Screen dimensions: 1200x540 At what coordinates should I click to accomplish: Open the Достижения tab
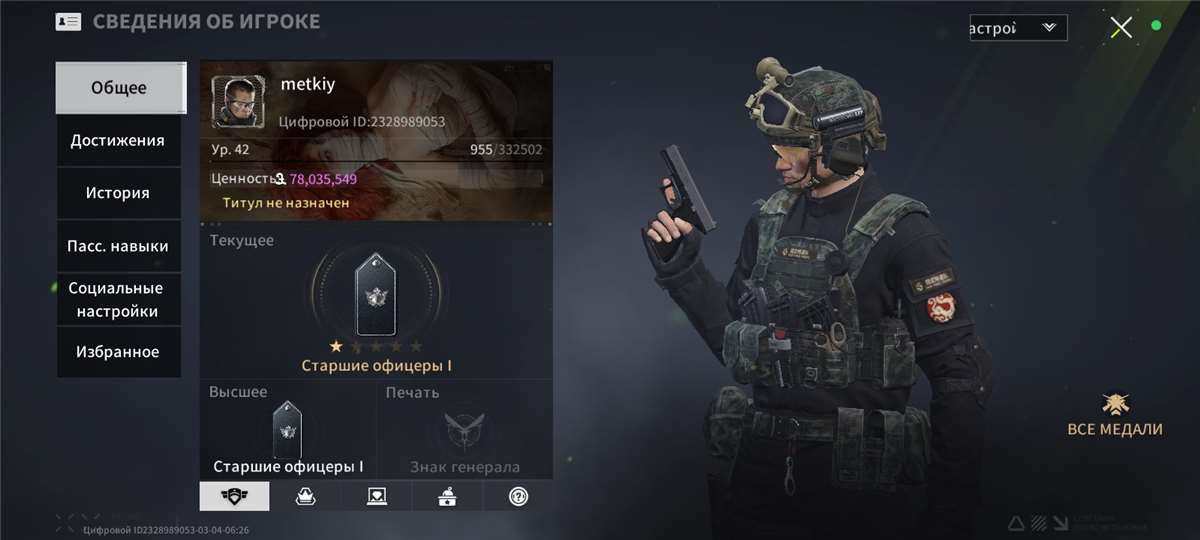tap(118, 141)
